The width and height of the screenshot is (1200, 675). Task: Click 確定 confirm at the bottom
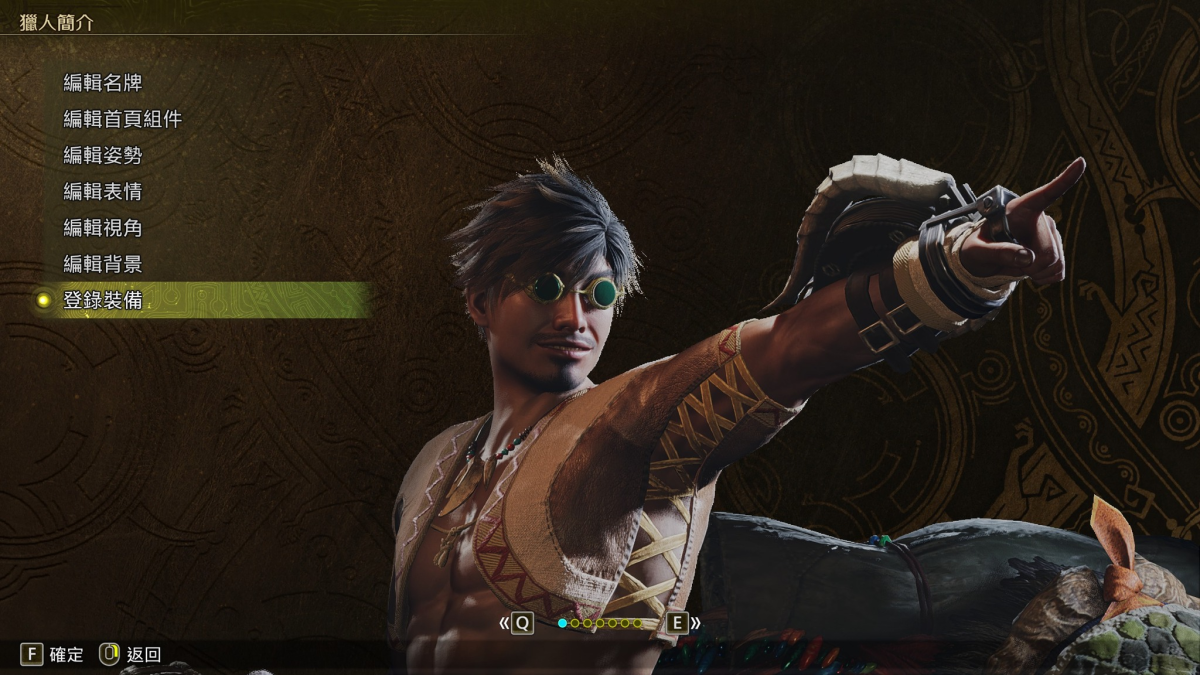(53, 655)
